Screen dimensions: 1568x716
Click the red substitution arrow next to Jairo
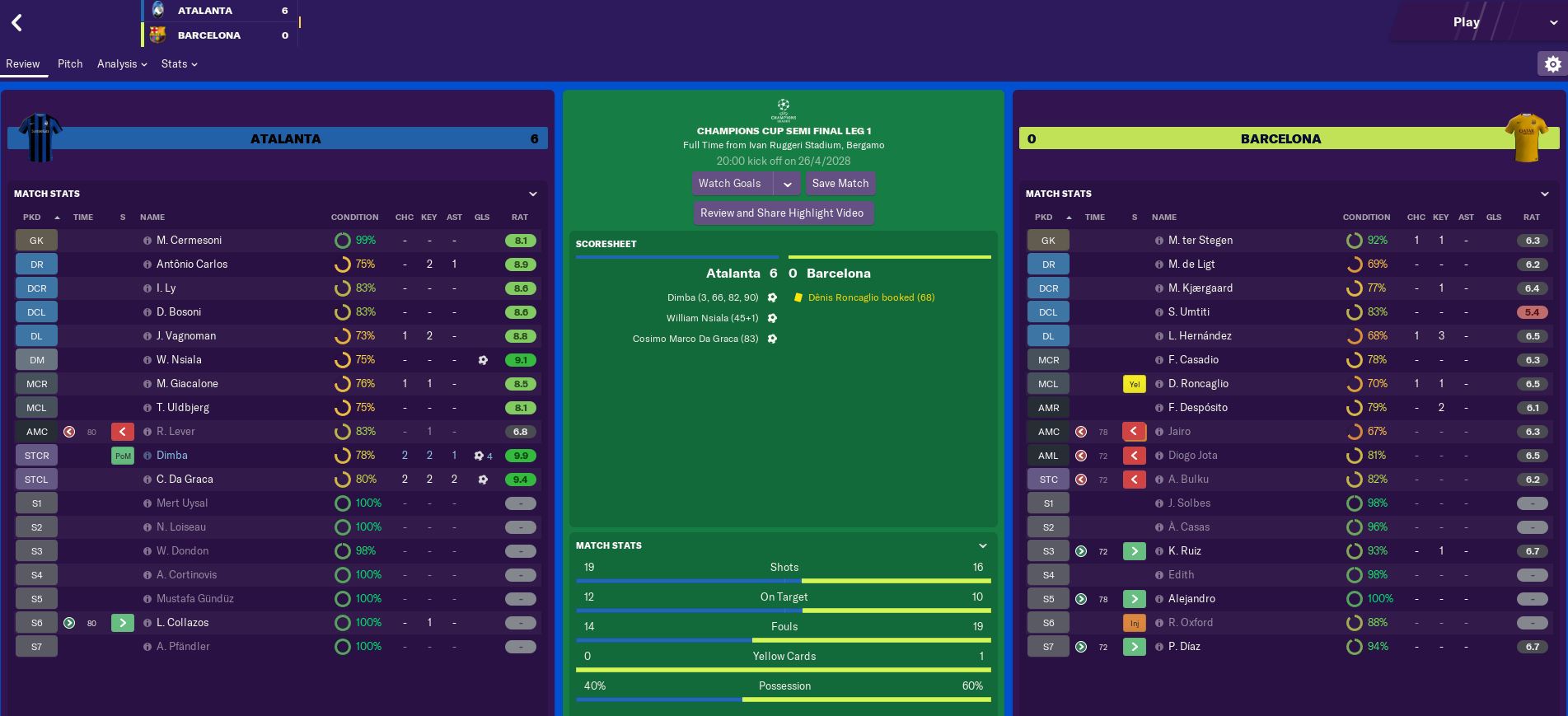(1135, 432)
